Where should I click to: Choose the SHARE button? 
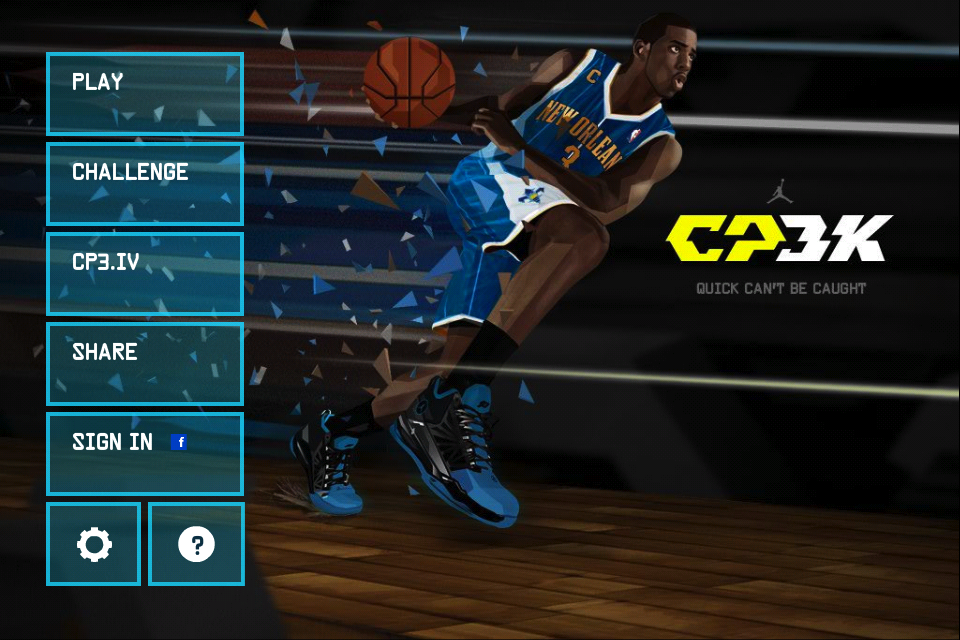pyautogui.click(x=145, y=364)
